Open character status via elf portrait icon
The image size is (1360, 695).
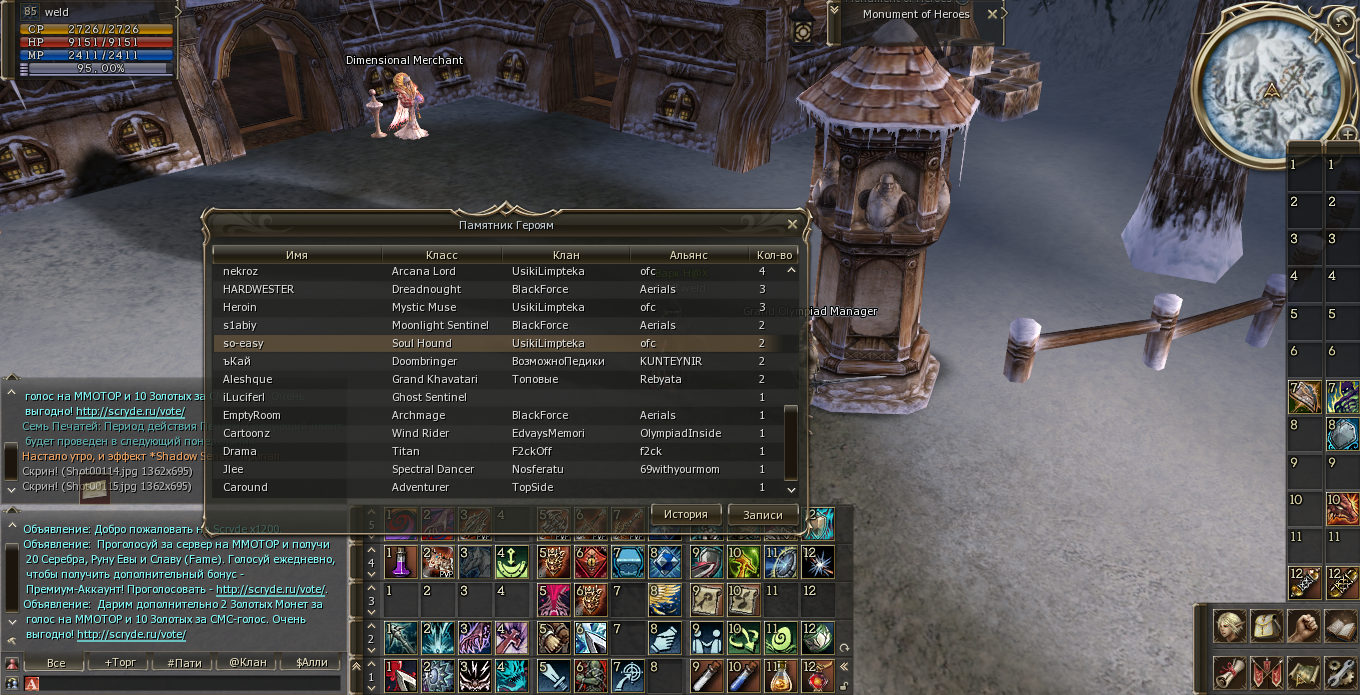(x=1229, y=627)
